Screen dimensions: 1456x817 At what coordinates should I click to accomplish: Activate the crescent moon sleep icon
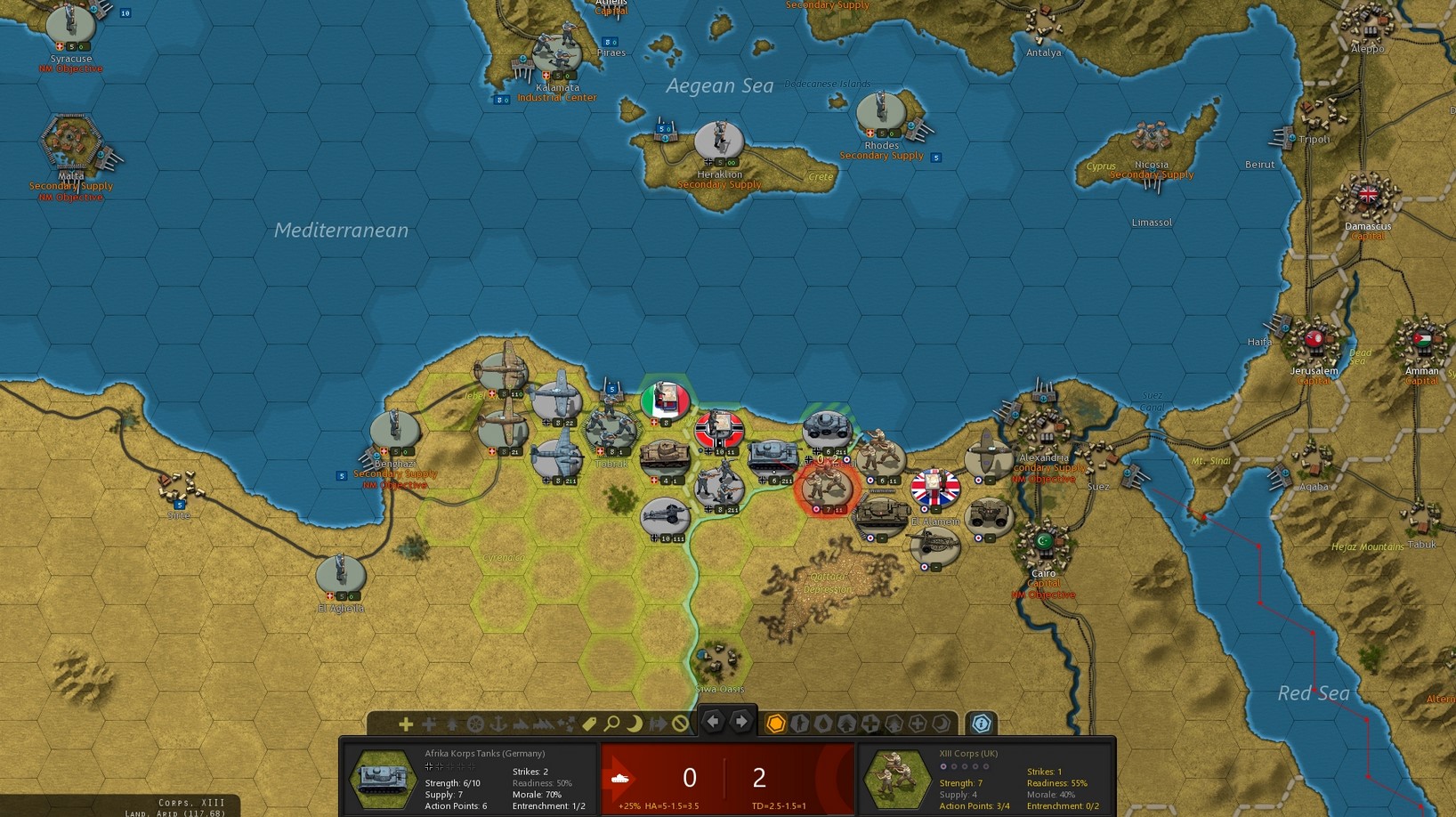635,724
